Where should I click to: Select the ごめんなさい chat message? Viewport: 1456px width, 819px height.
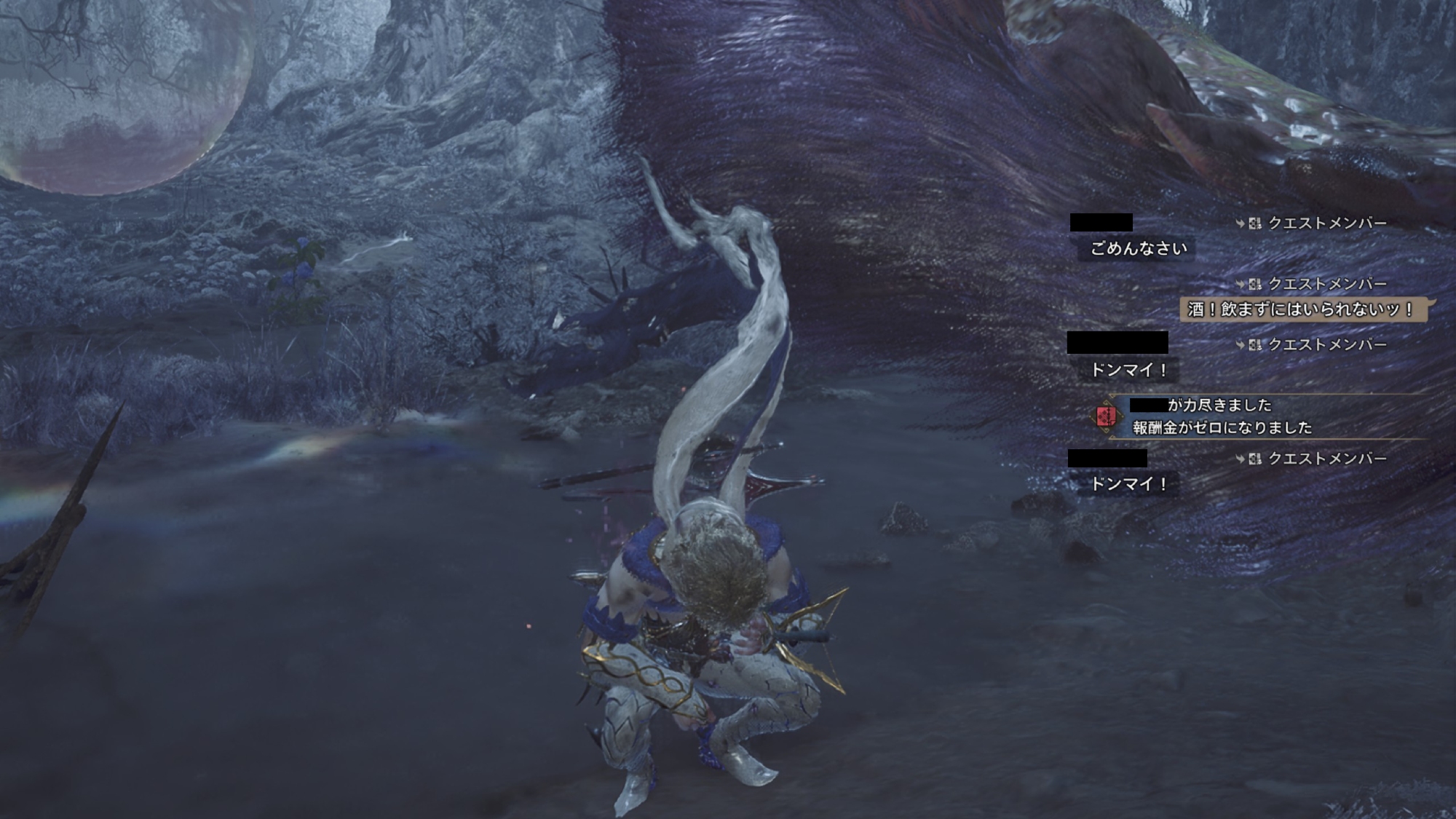(x=1139, y=249)
